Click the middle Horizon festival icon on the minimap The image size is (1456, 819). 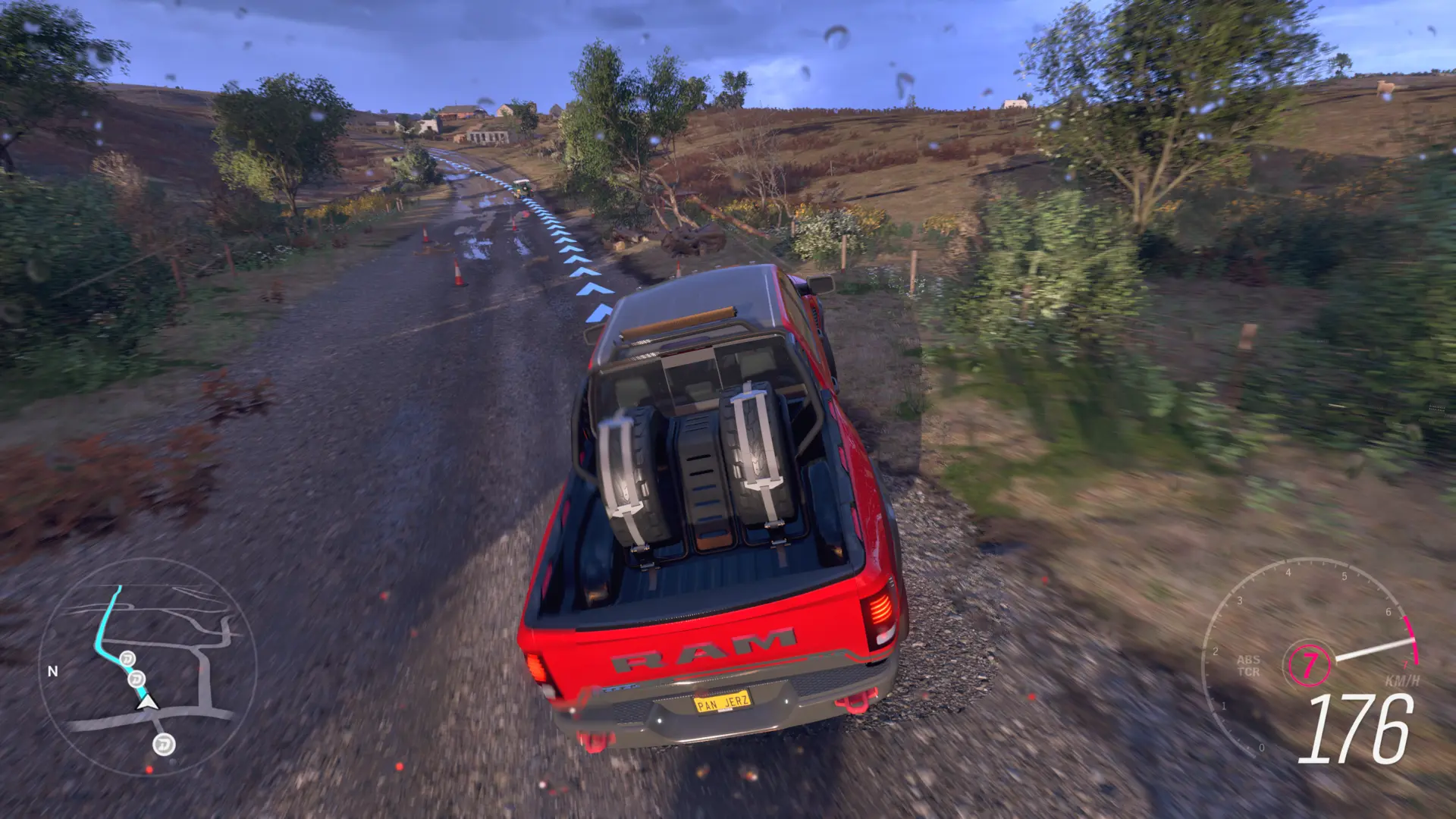coord(136,678)
